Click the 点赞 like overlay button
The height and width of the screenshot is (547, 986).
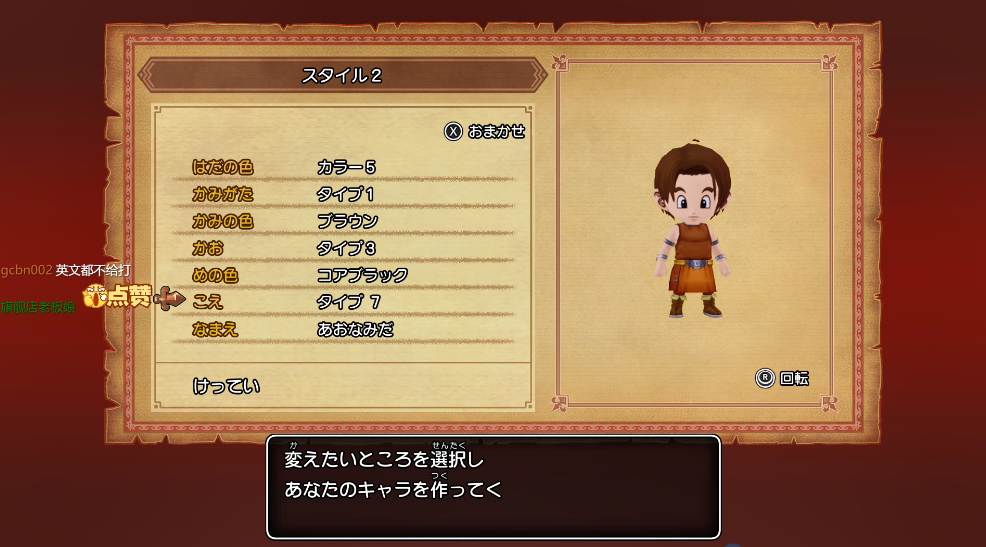[x=118, y=296]
